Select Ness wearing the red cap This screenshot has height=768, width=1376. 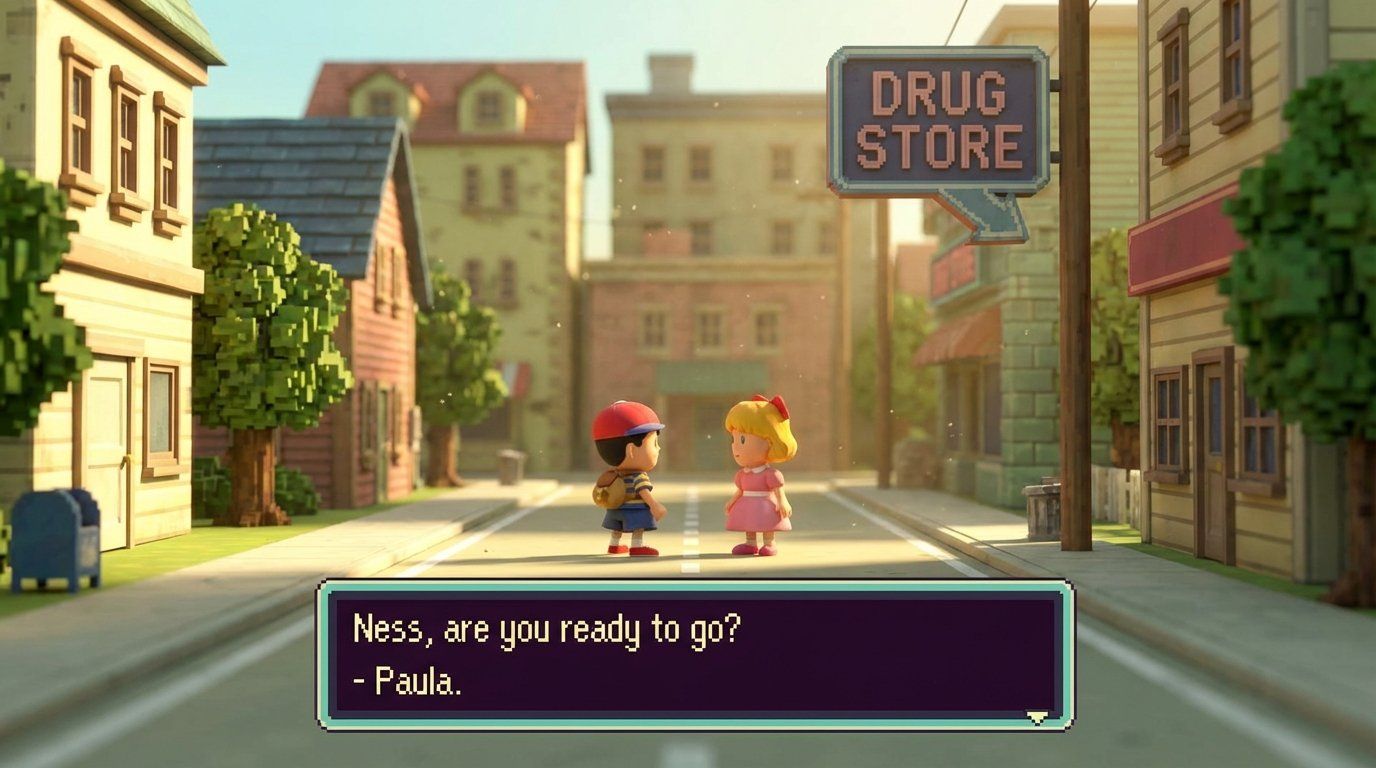[x=630, y=480]
